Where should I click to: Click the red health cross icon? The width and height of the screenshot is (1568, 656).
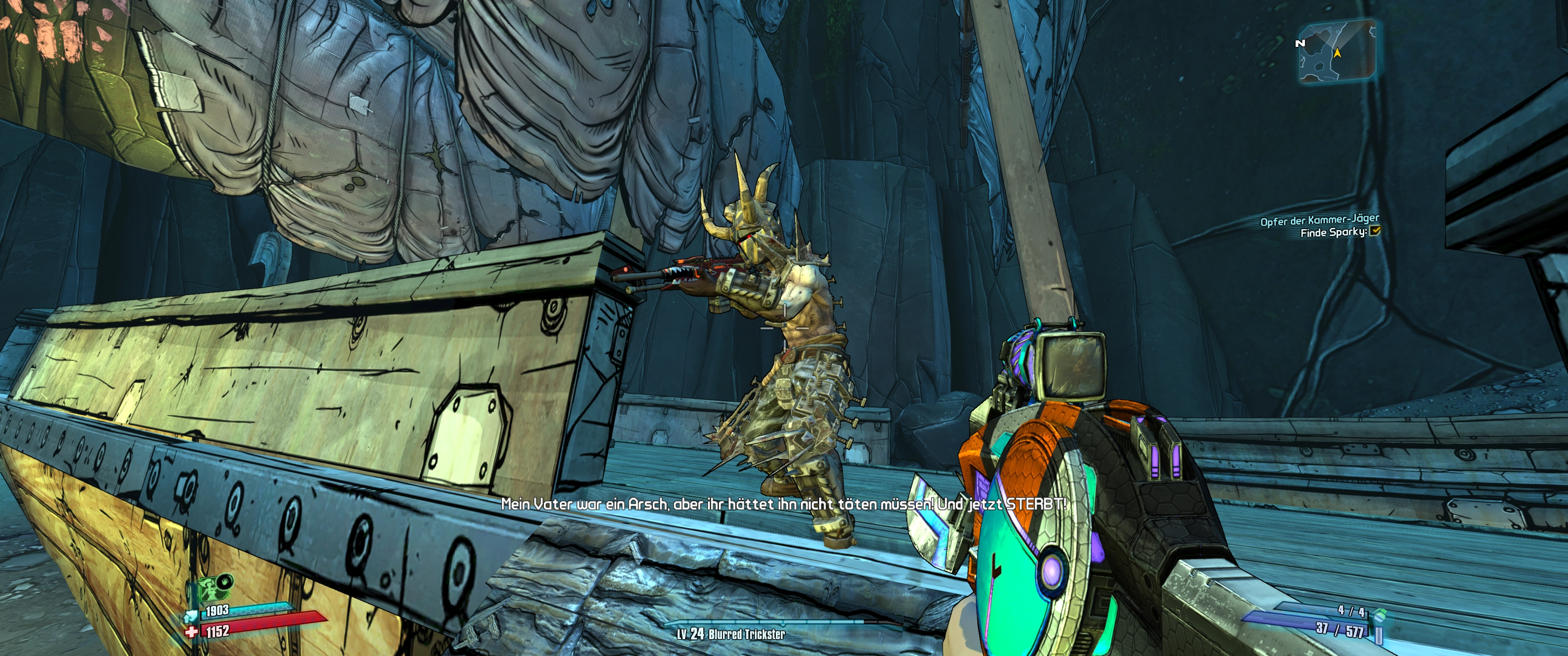point(191,633)
